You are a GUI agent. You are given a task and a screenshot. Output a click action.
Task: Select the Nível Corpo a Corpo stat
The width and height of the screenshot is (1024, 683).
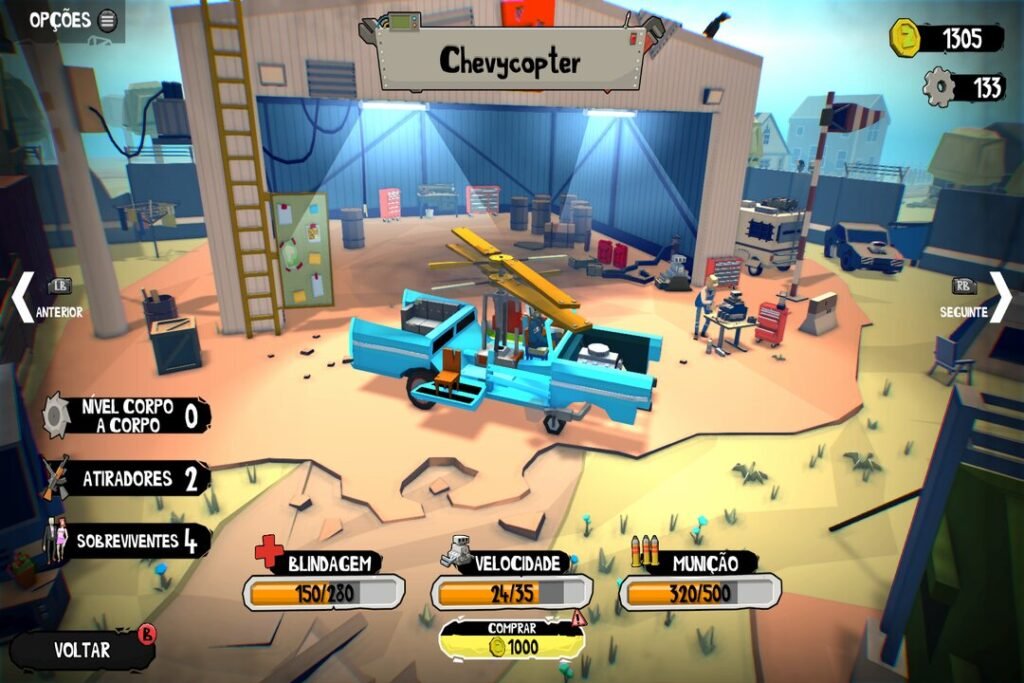coord(128,415)
